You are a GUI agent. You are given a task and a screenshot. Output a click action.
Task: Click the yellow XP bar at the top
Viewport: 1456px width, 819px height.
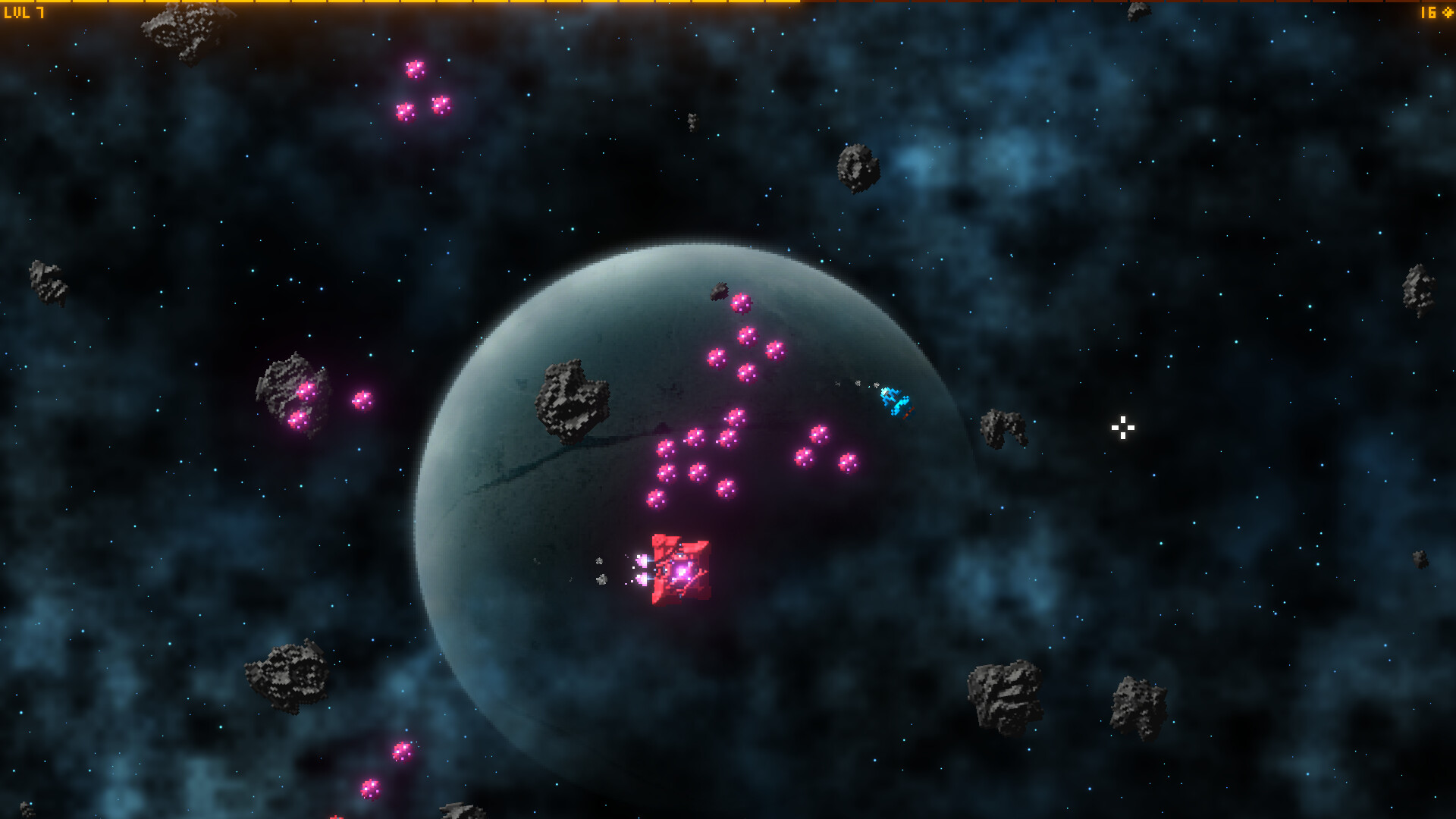coord(379,3)
